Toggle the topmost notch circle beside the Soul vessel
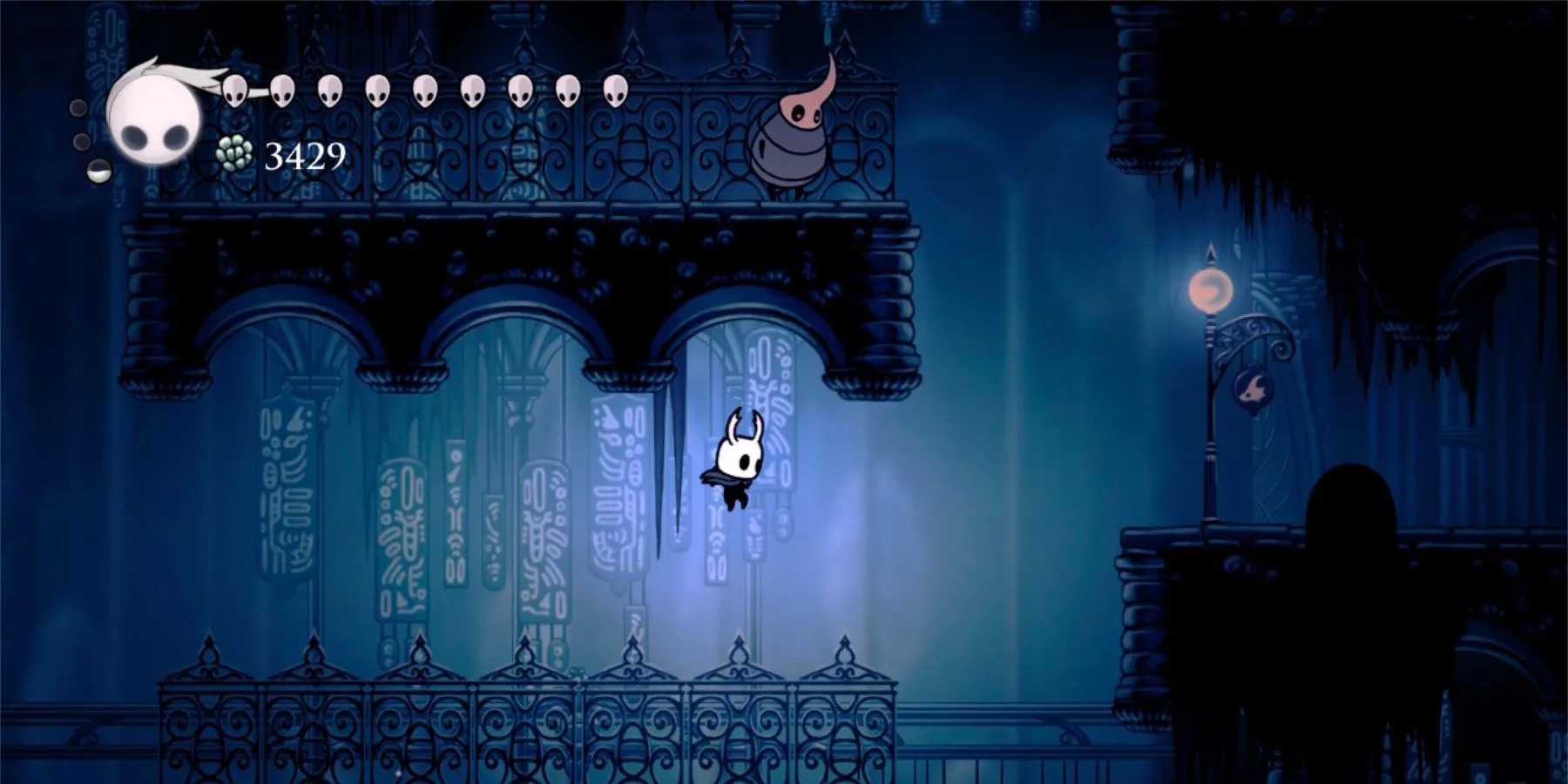 pos(77,109)
